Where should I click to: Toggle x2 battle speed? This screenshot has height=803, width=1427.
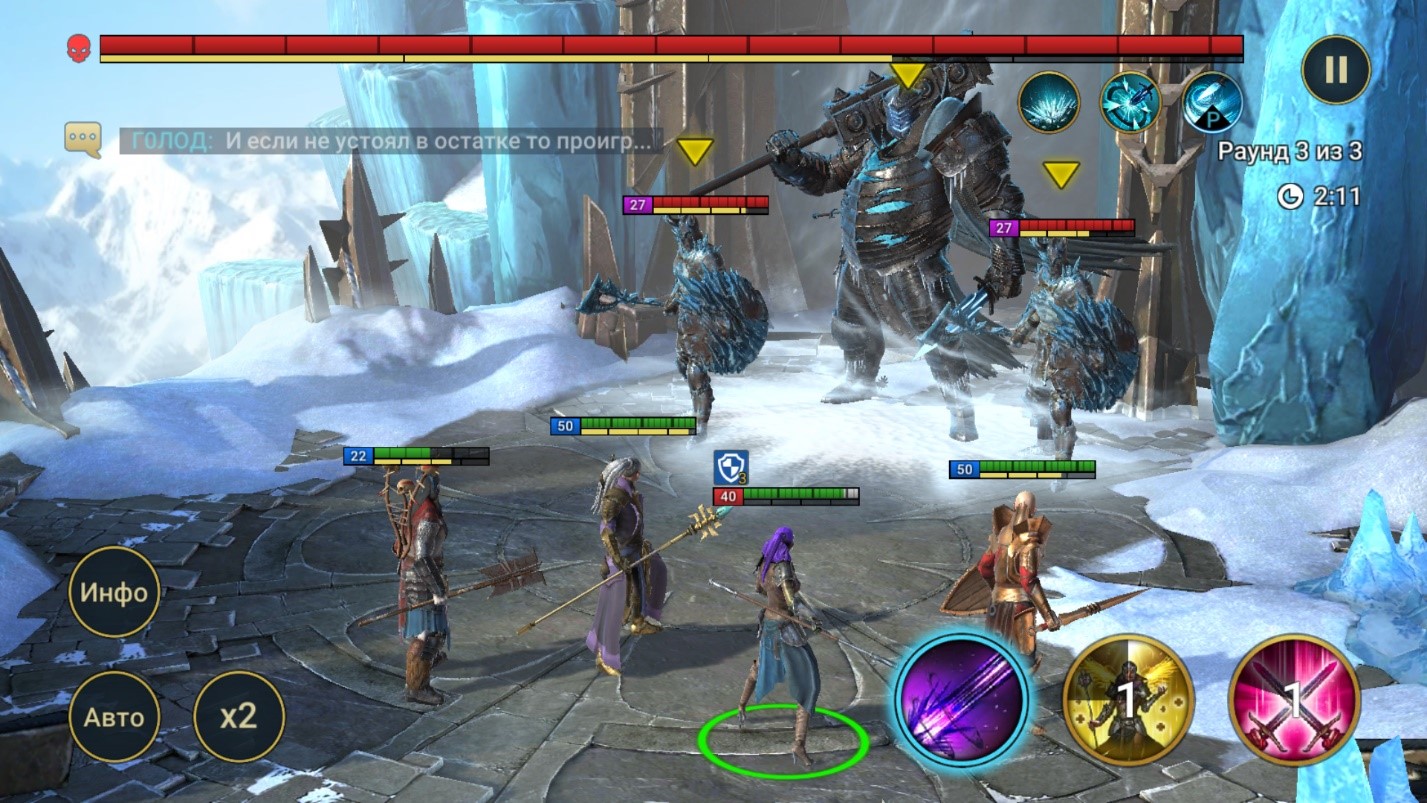coord(238,716)
